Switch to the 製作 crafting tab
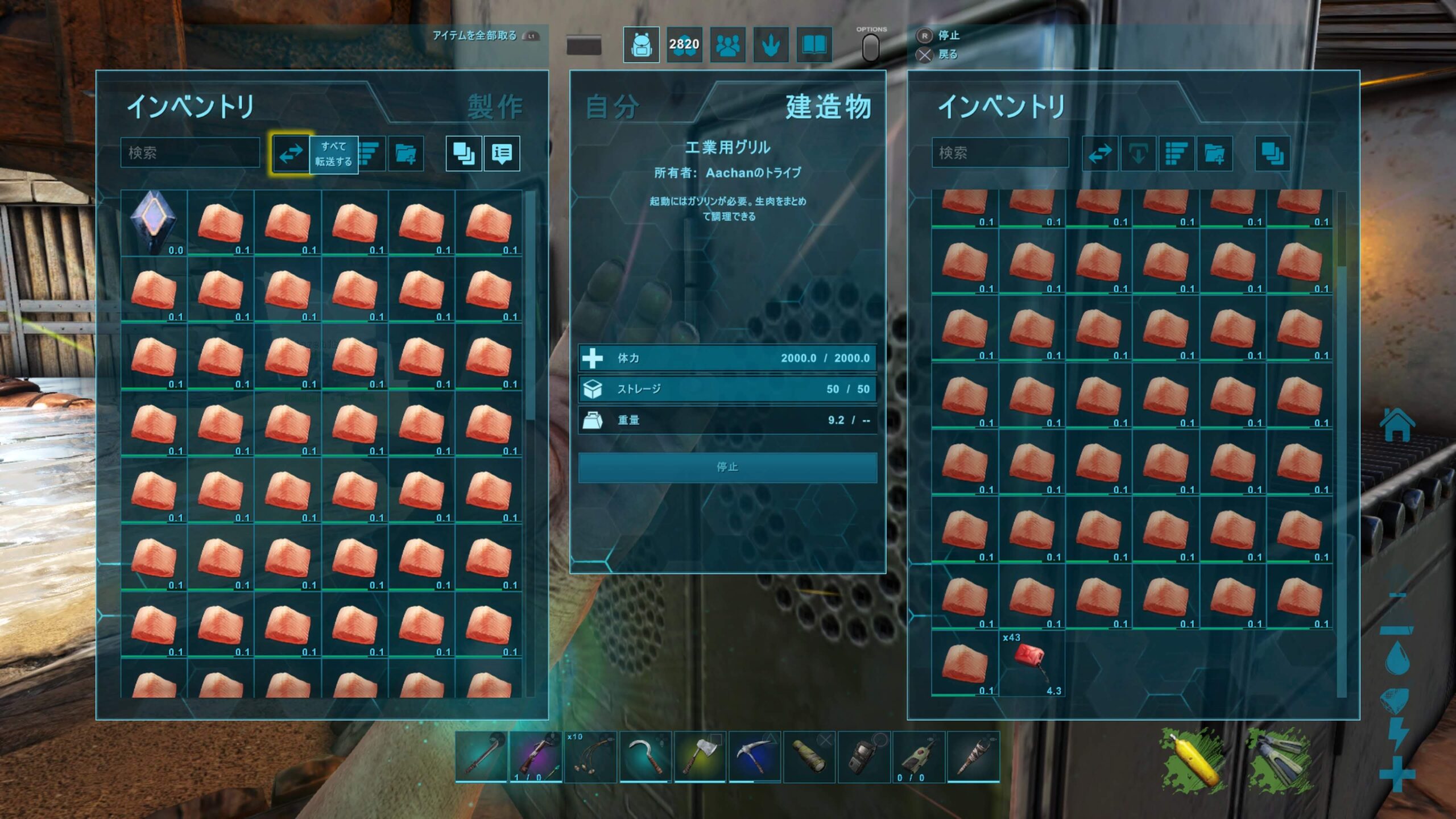Image resolution: width=1456 pixels, height=819 pixels. (x=494, y=106)
